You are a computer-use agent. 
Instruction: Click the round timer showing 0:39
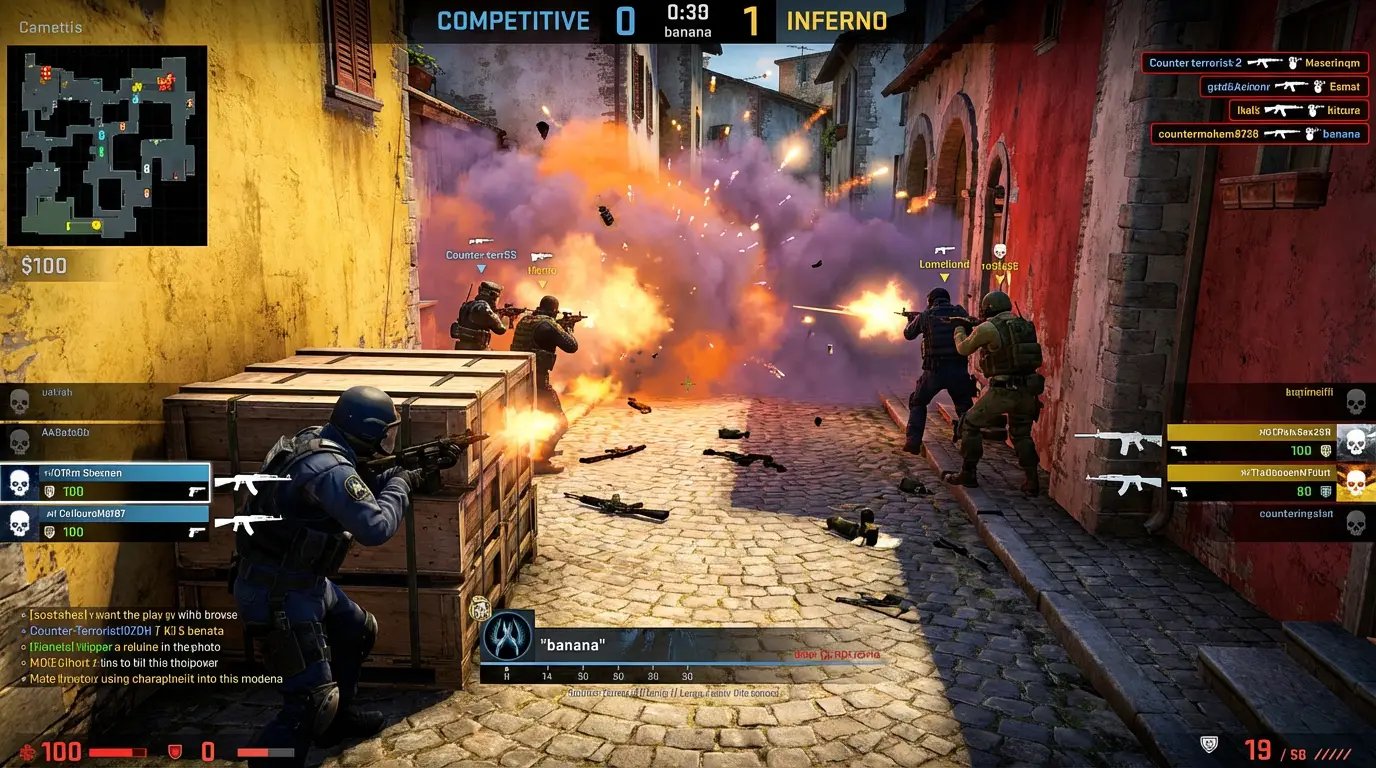click(686, 13)
